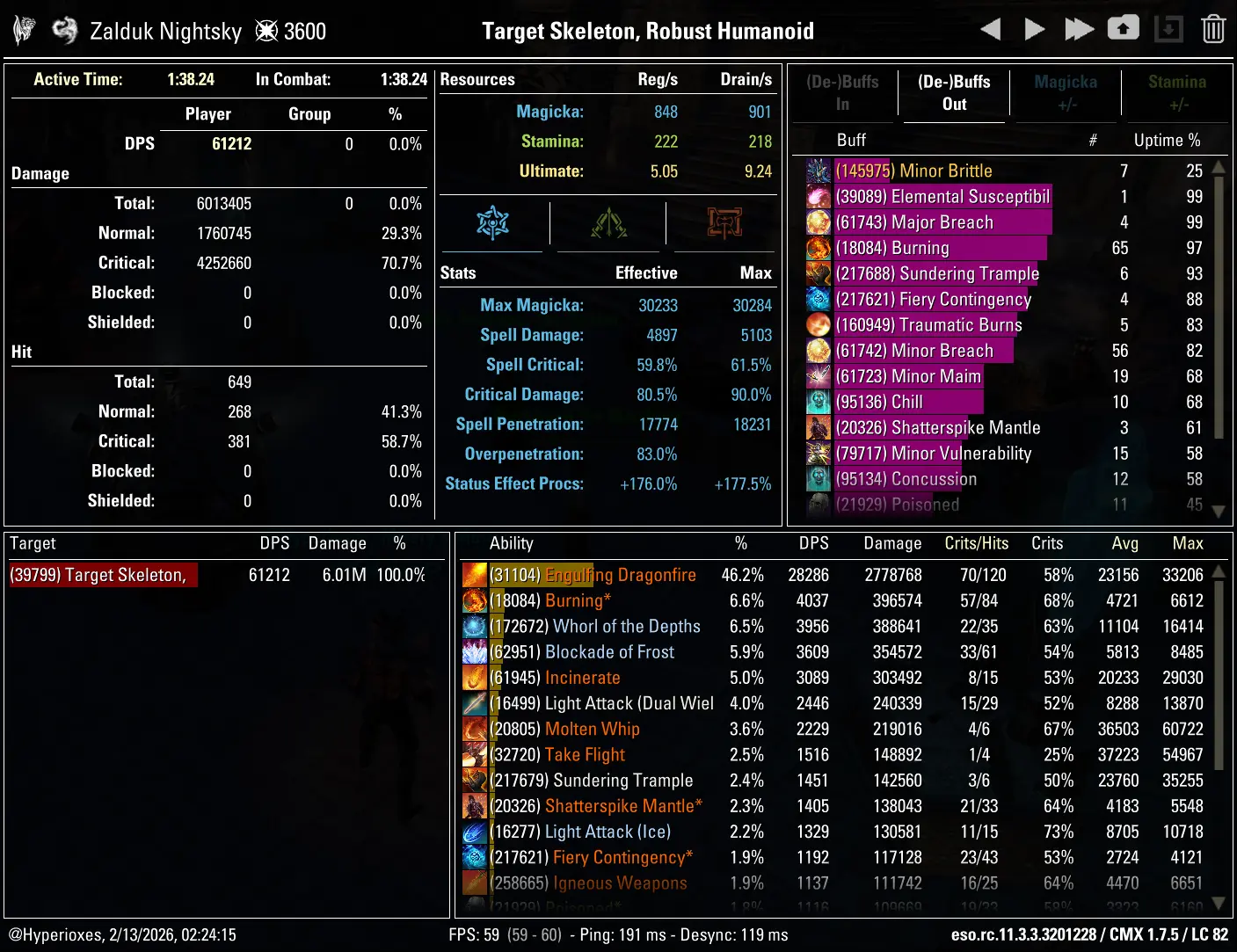Go to the next fight with right arrow
The image size is (1237, 952).
1035,30
